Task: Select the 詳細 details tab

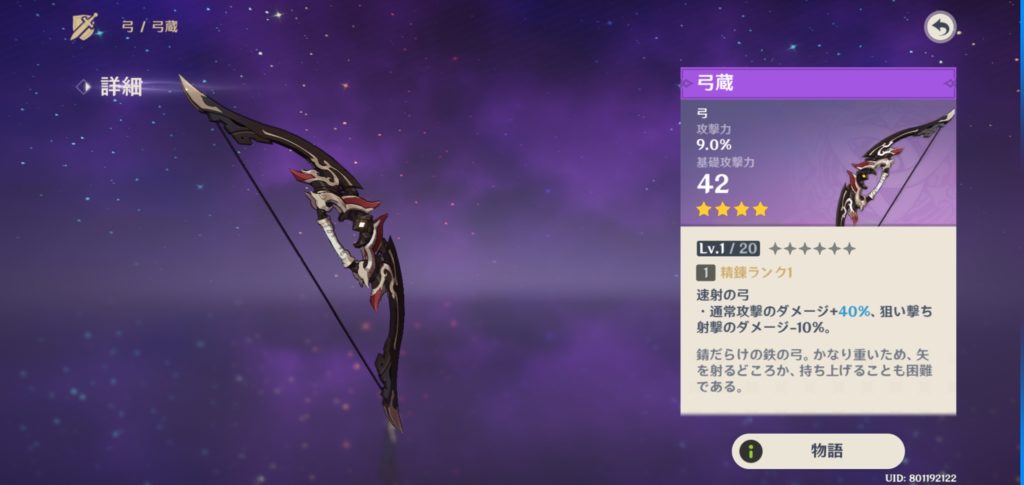Action: [120, 87]
